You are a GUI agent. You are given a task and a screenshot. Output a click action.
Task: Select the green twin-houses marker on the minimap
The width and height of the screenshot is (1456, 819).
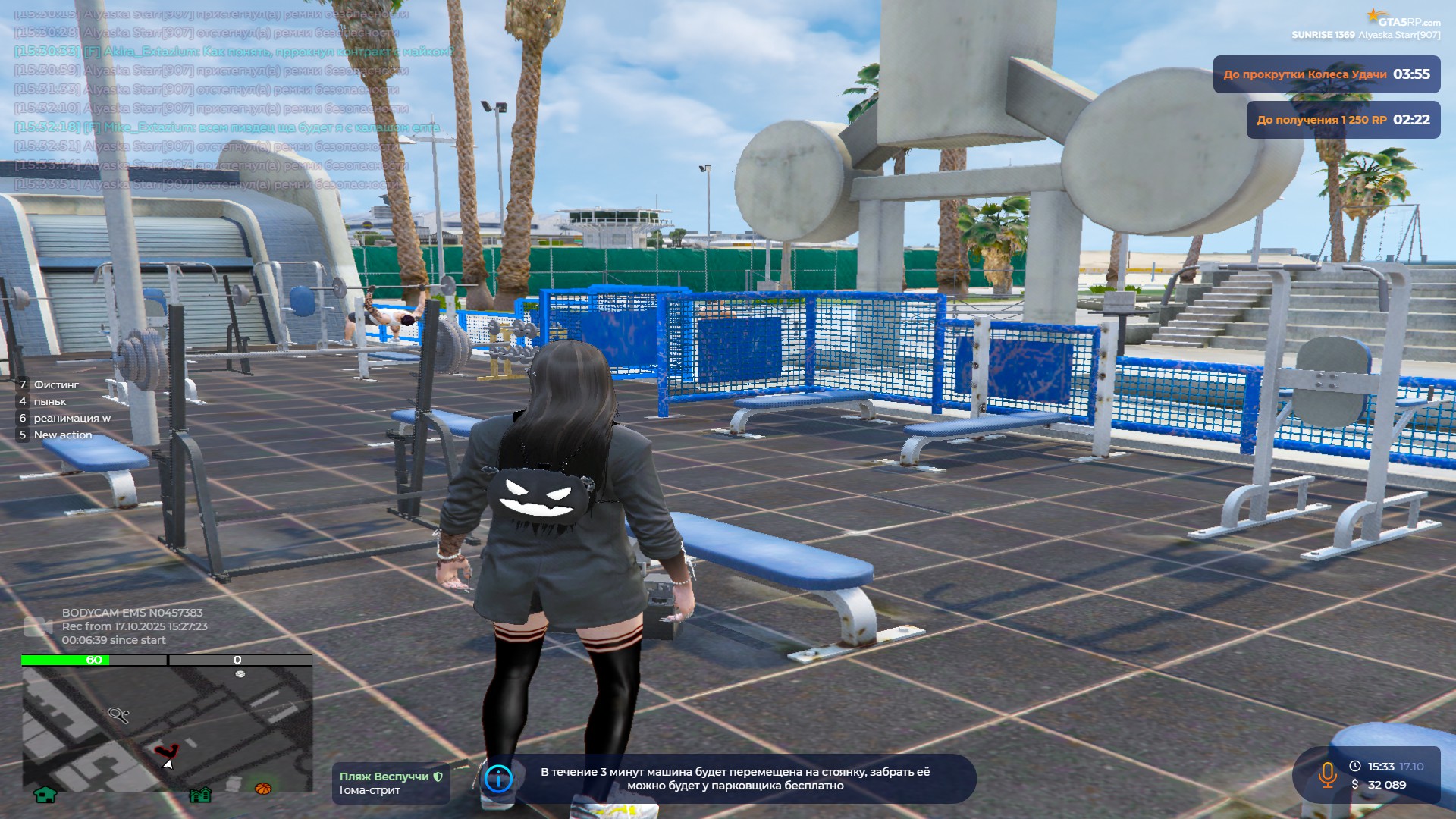tap(200, 794)
